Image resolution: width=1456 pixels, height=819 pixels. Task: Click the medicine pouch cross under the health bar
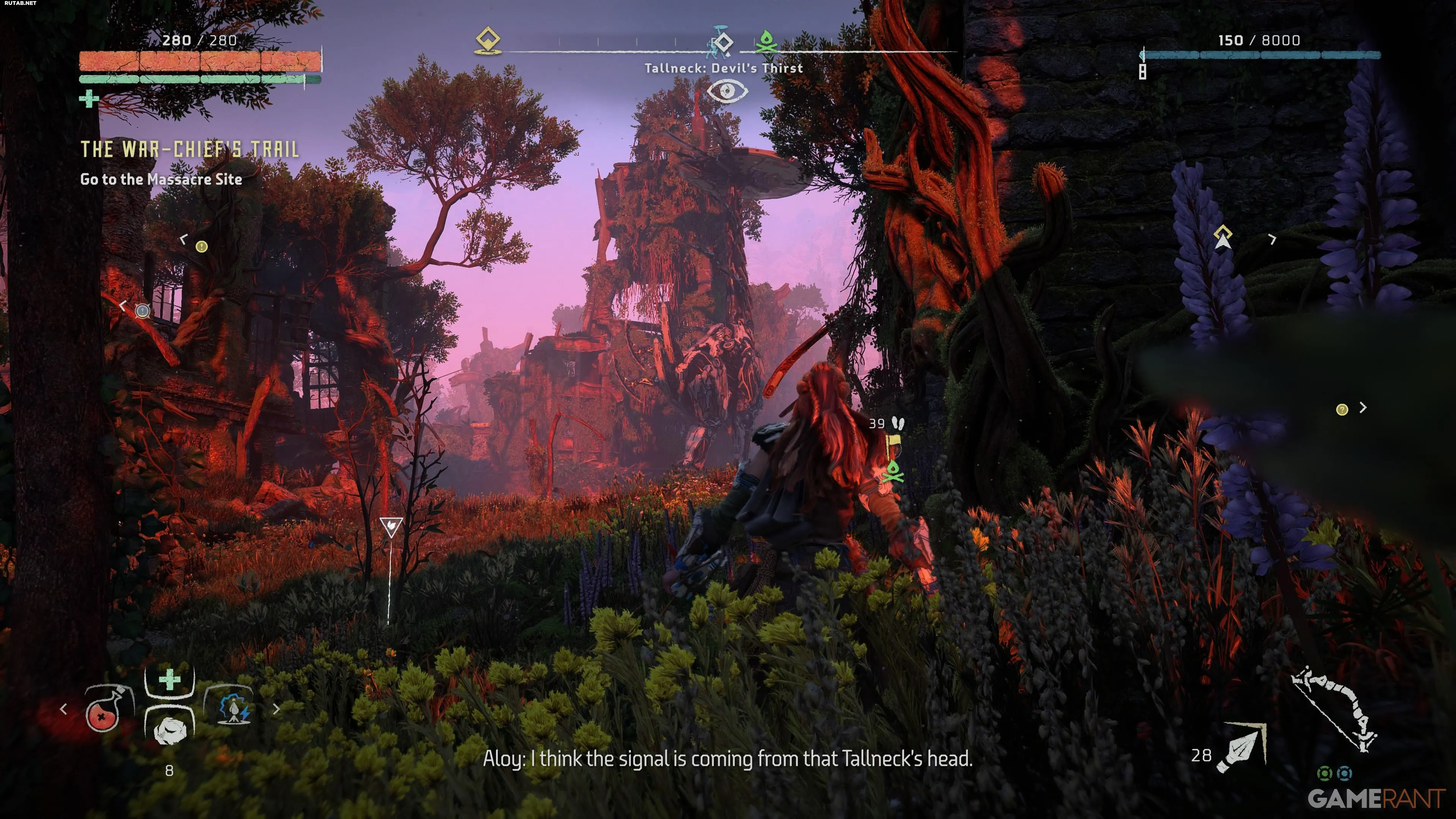pos(89,99)
